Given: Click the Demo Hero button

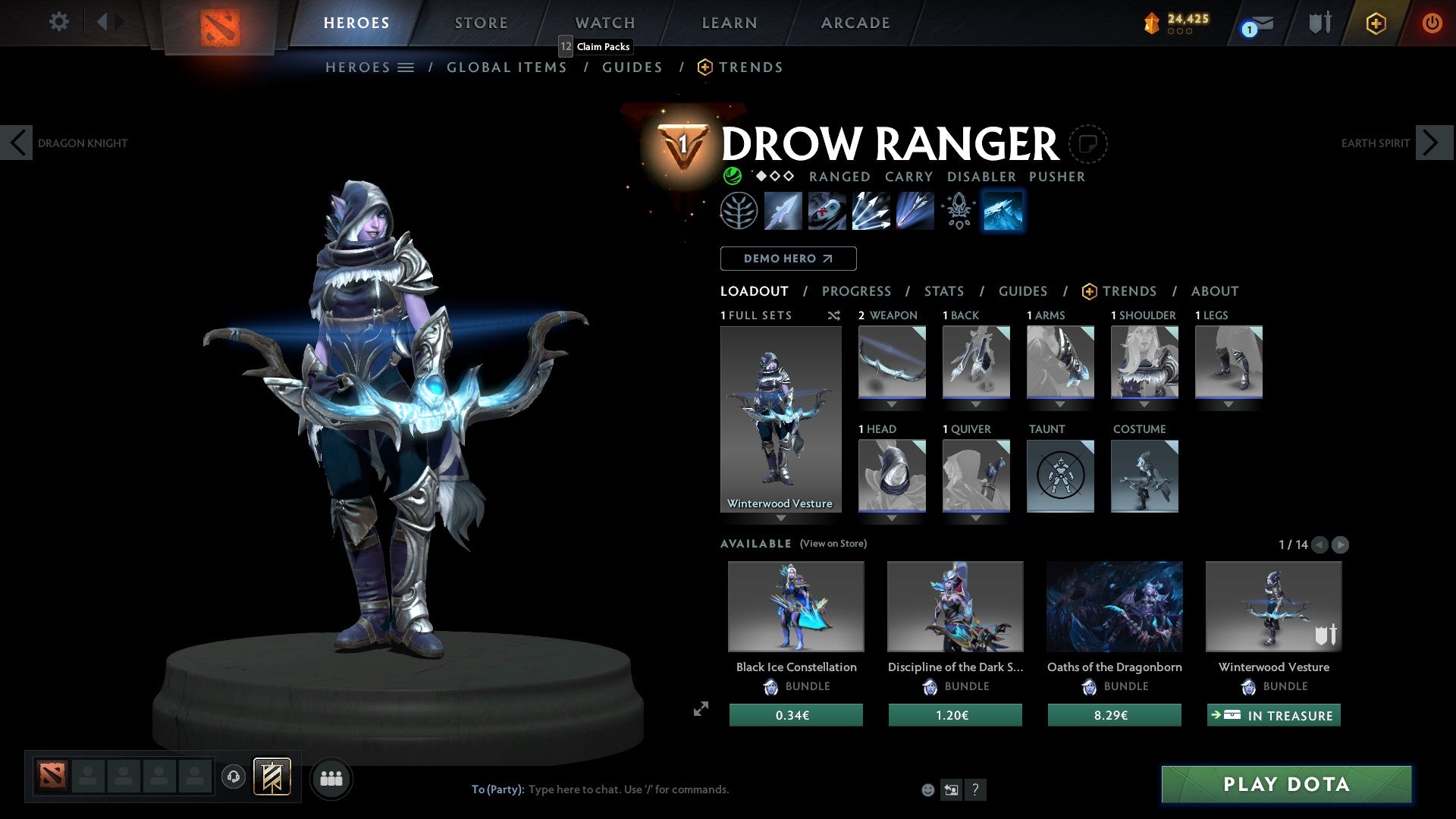Looking at the screenshot, I should [x=787, y=259].
